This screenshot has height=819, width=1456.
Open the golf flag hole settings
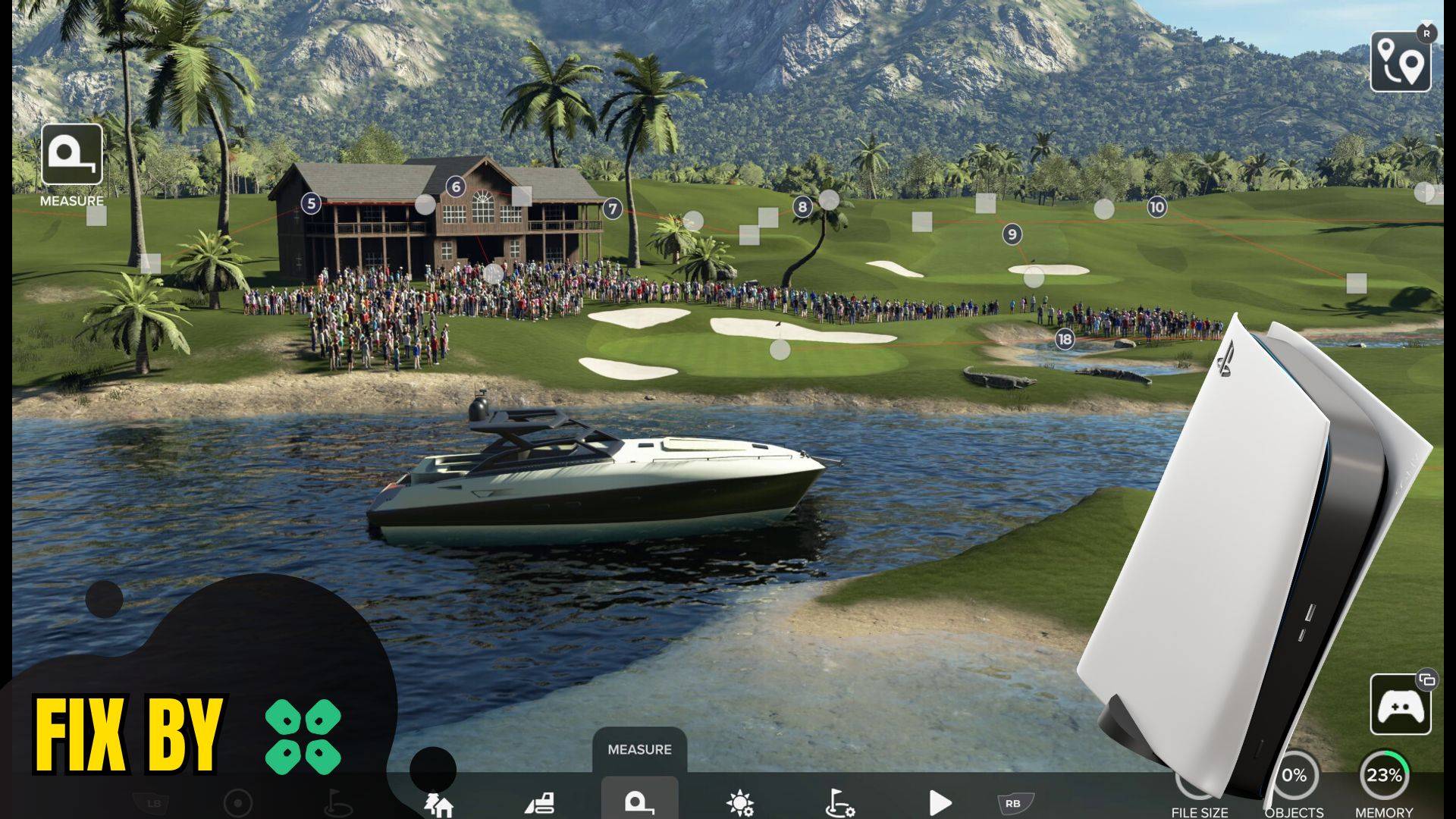pyautogui.click(x=839, y=802)
